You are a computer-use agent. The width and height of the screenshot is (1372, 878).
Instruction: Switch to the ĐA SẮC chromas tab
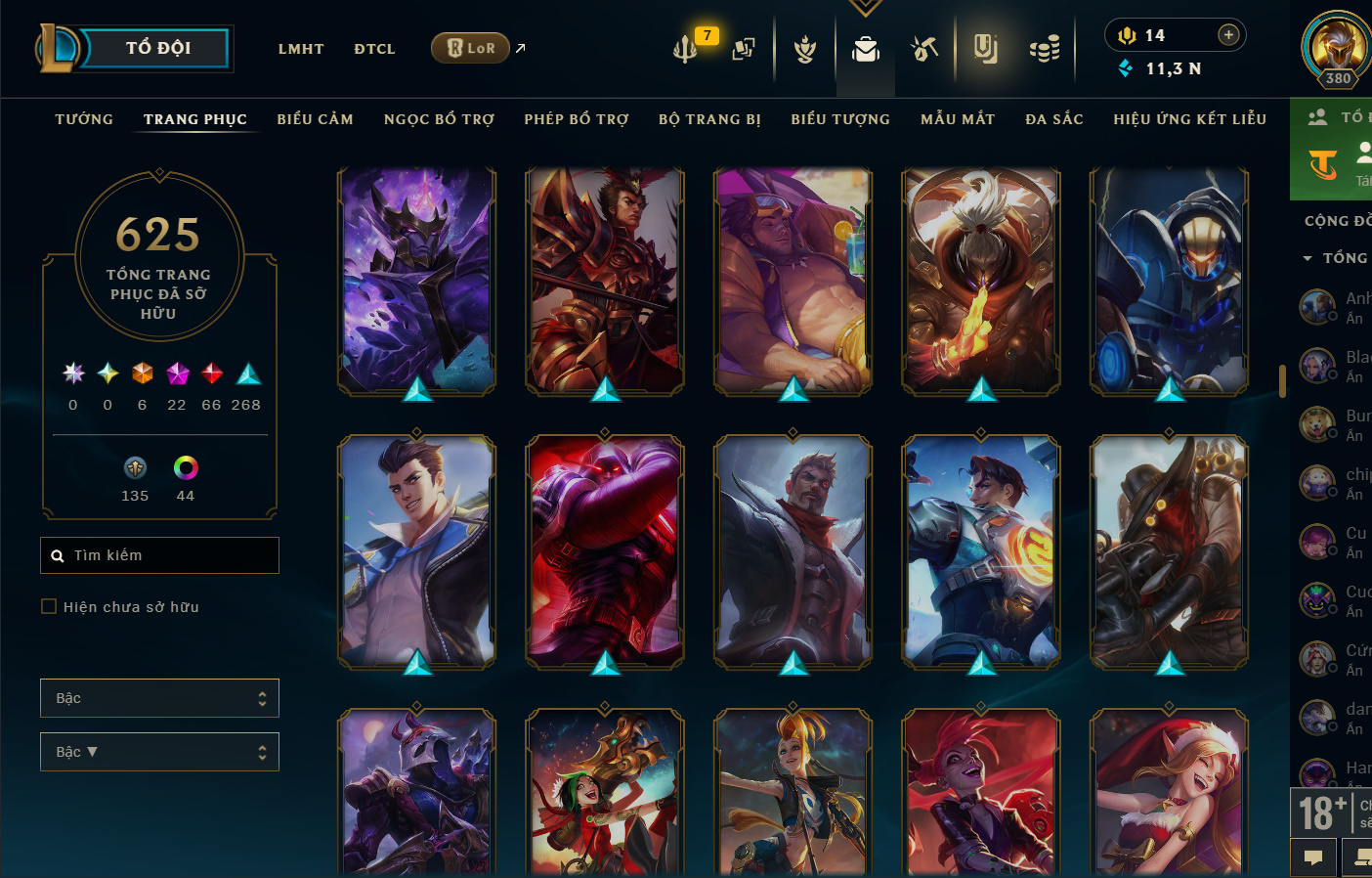coord(1054,119)
